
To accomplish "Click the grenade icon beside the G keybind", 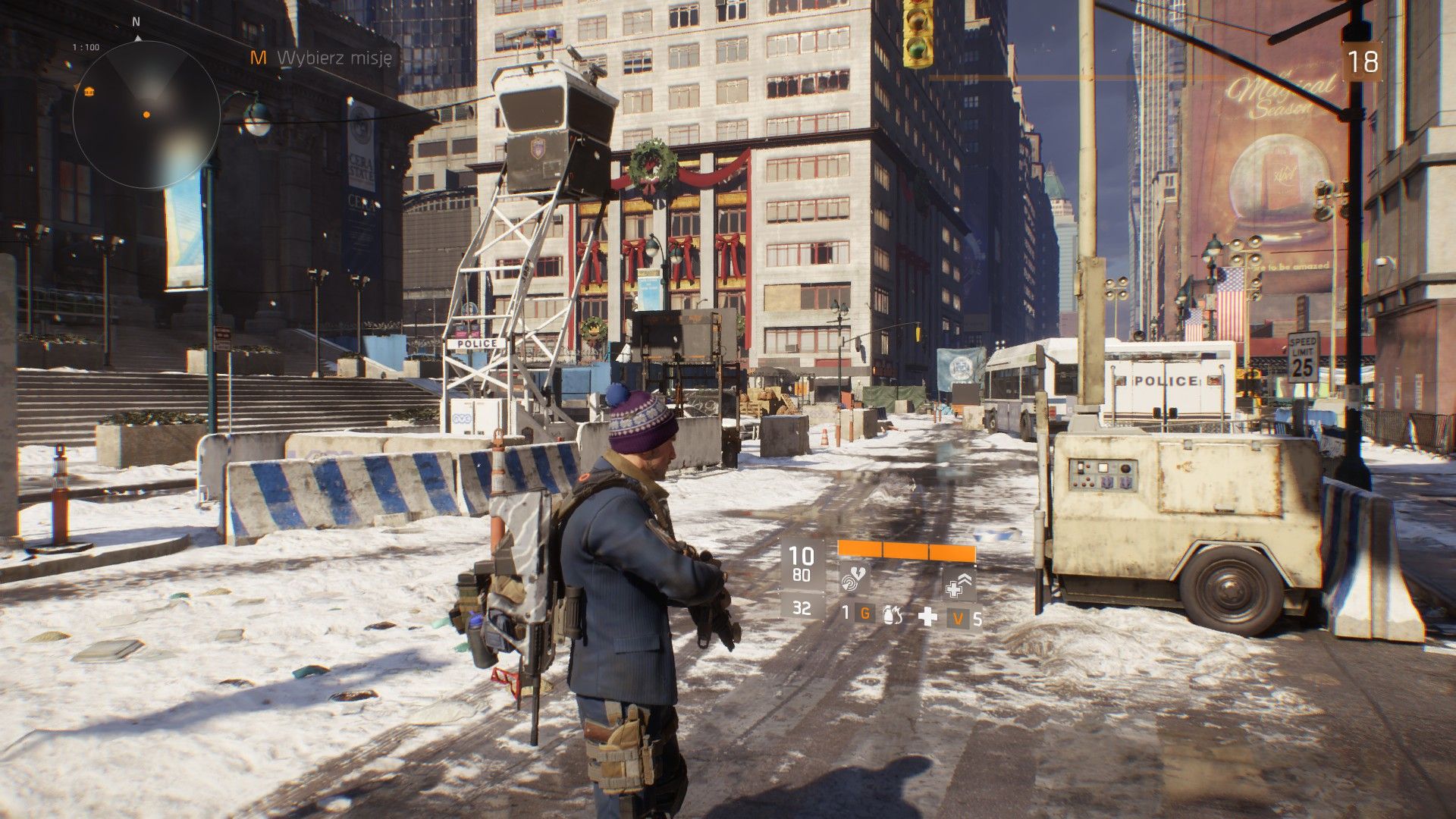I will coord(892,616).
